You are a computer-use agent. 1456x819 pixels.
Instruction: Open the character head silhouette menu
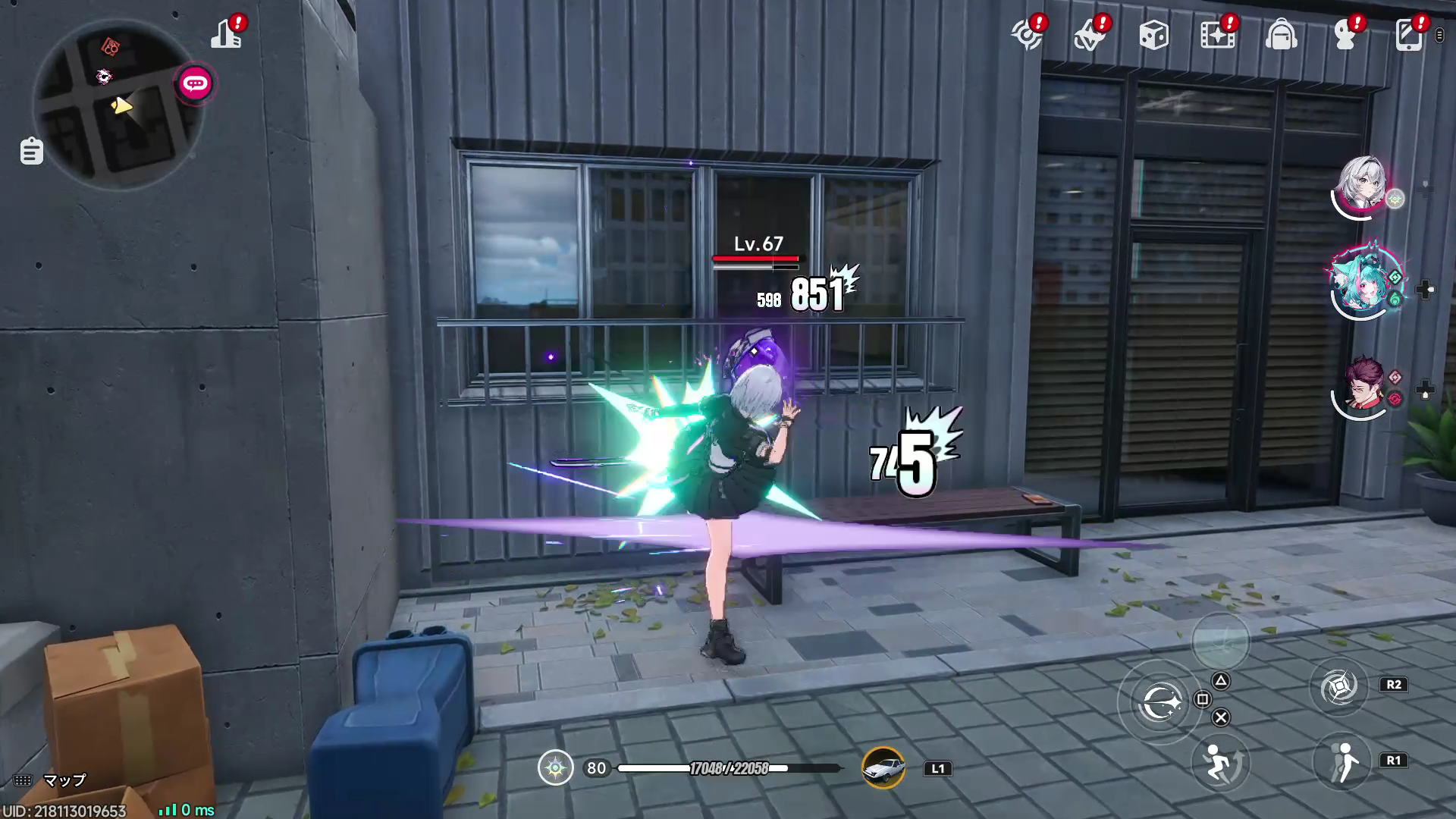(x=1345, y=36)
